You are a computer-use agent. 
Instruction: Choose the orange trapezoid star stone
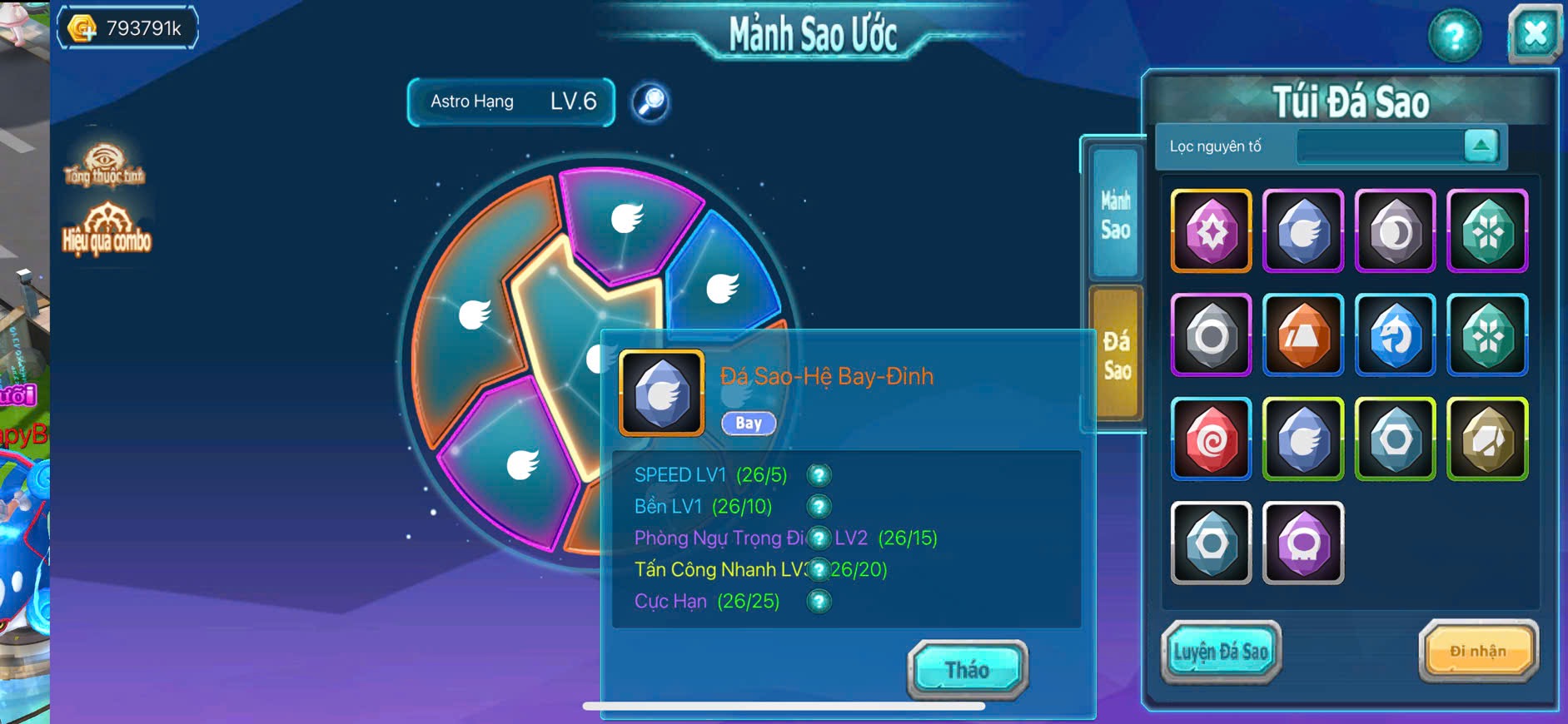coord(1303,335)
